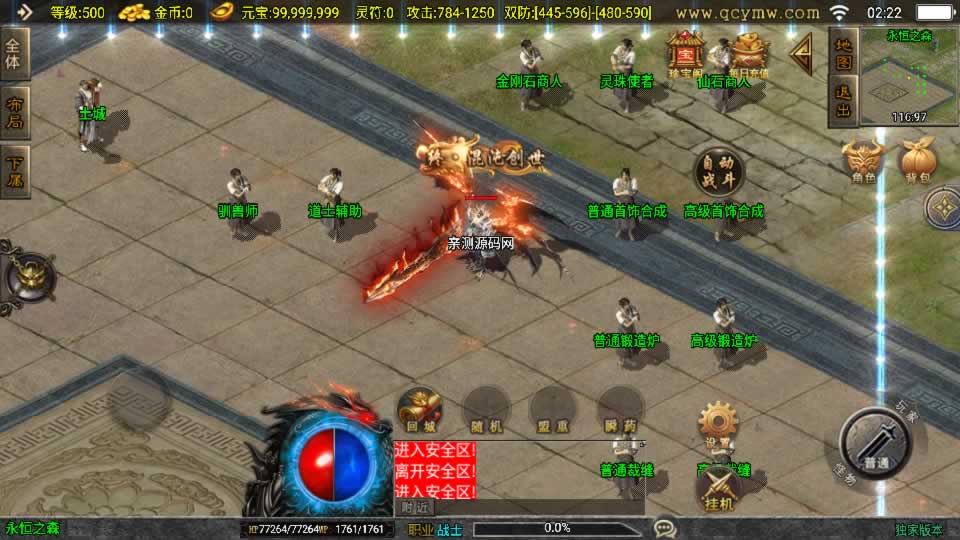Switch to the 附近 nearby chat tab

click(416, 507)
